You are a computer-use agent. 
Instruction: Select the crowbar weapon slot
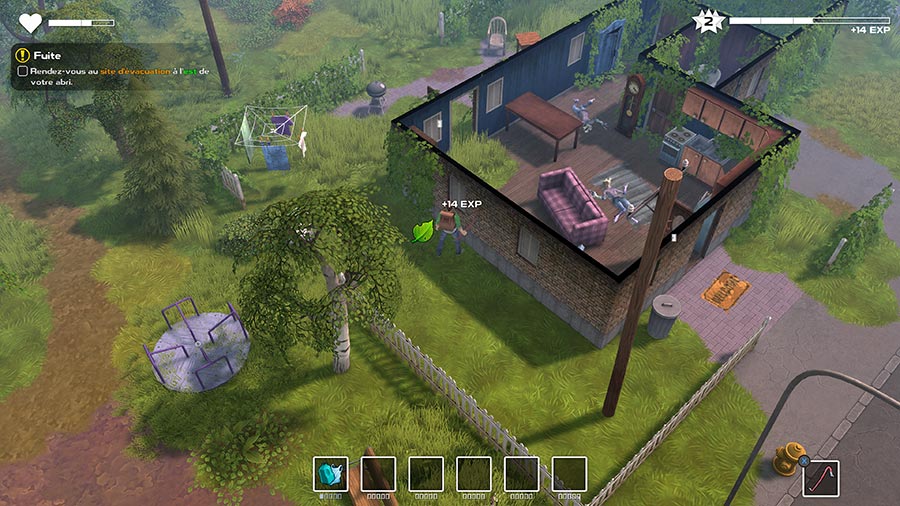point(821,478)
